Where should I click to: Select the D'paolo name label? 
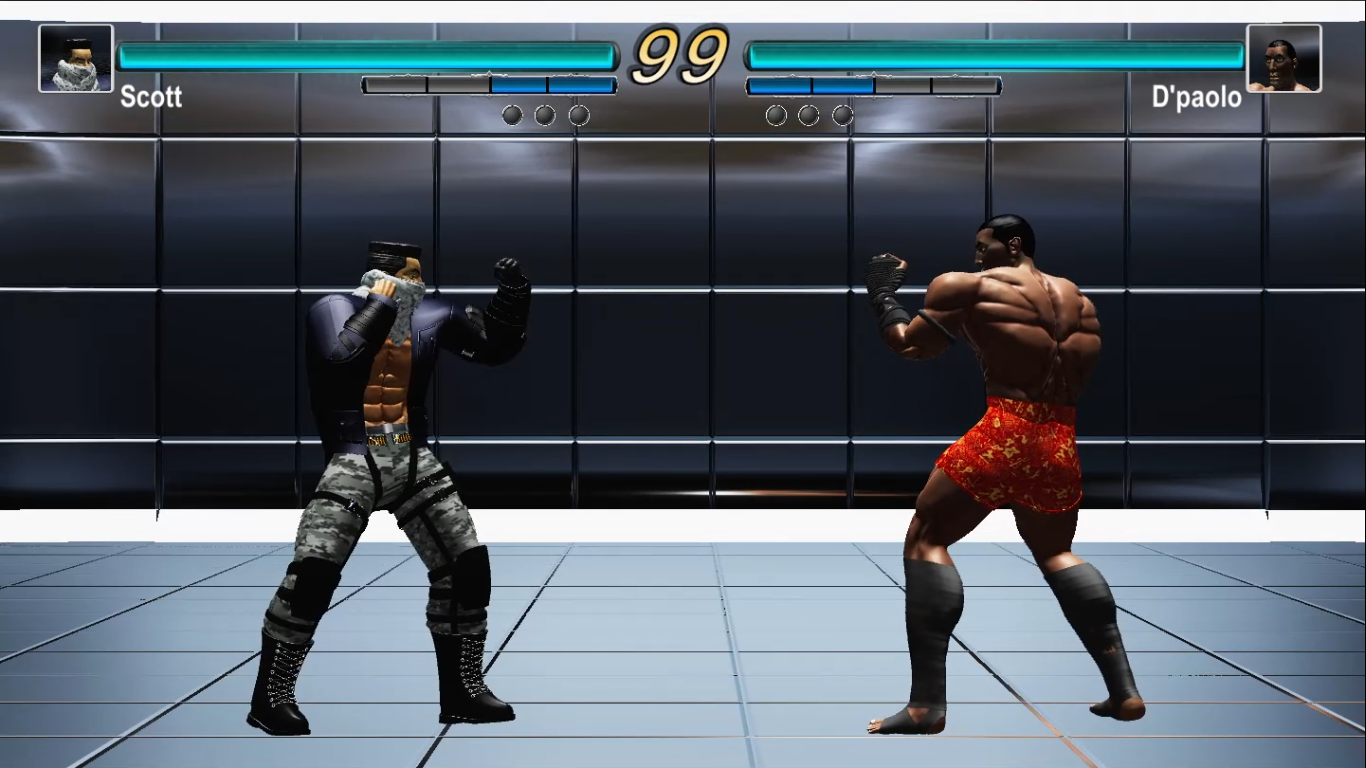coord(1197,98)
